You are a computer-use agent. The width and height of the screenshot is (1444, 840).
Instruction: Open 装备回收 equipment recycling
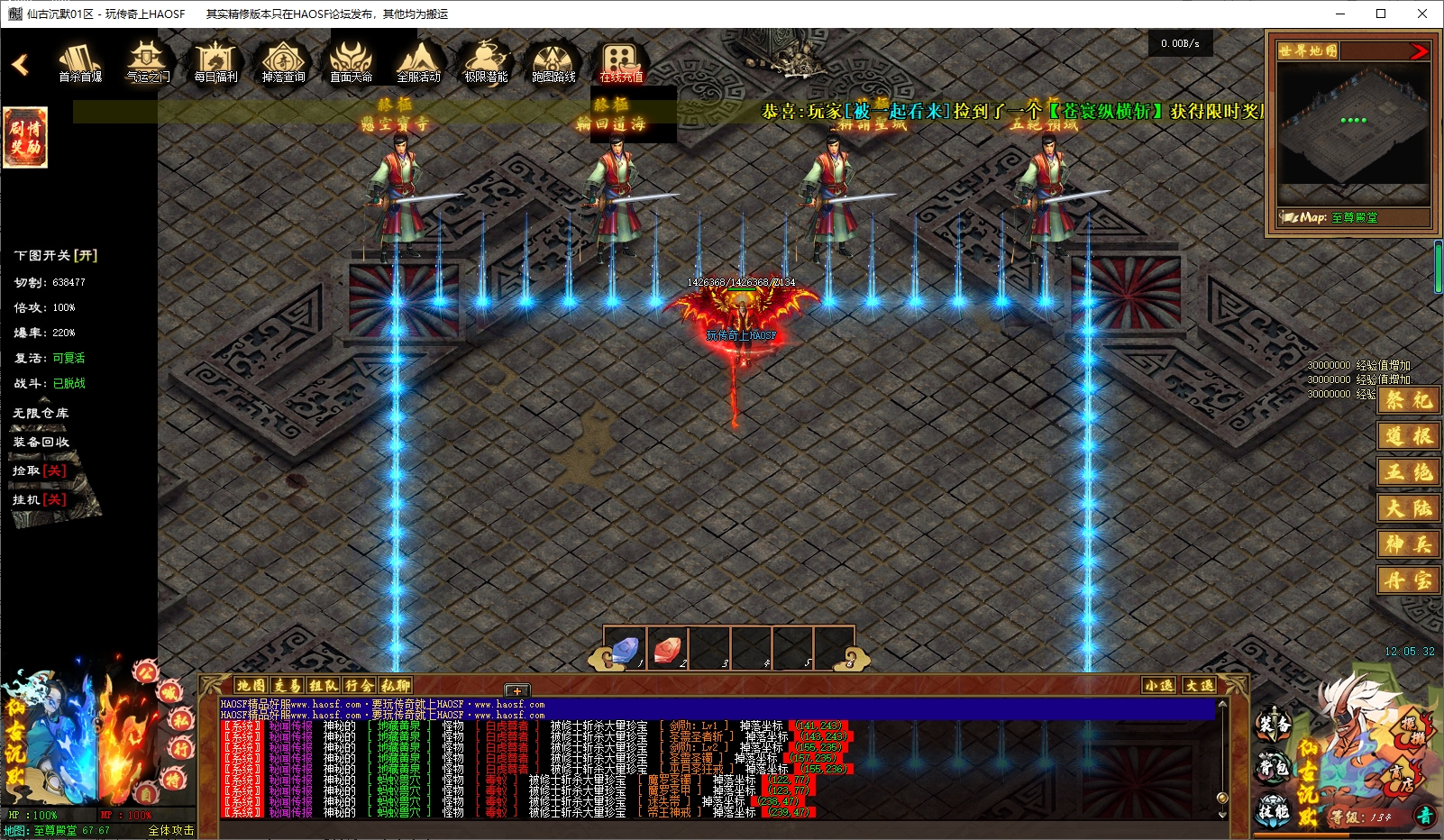coord(41,442)
